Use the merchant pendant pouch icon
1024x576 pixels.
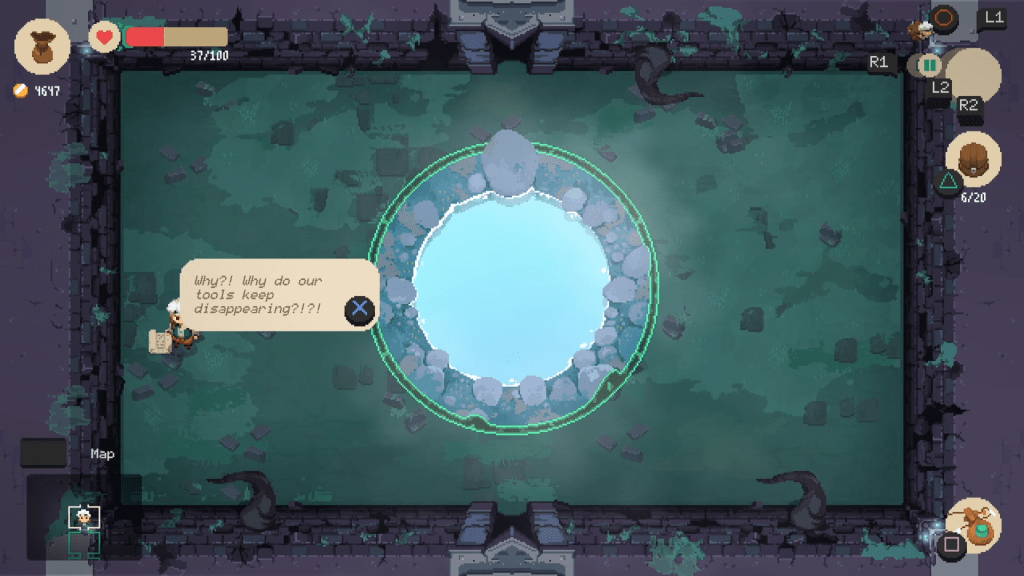click(x=973, y=523)
